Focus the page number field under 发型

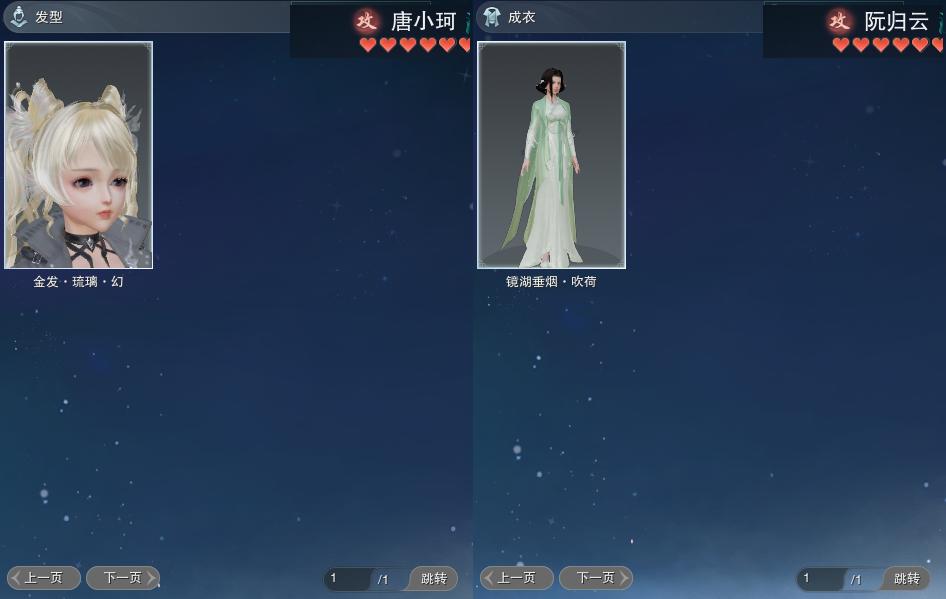[348, 579]
